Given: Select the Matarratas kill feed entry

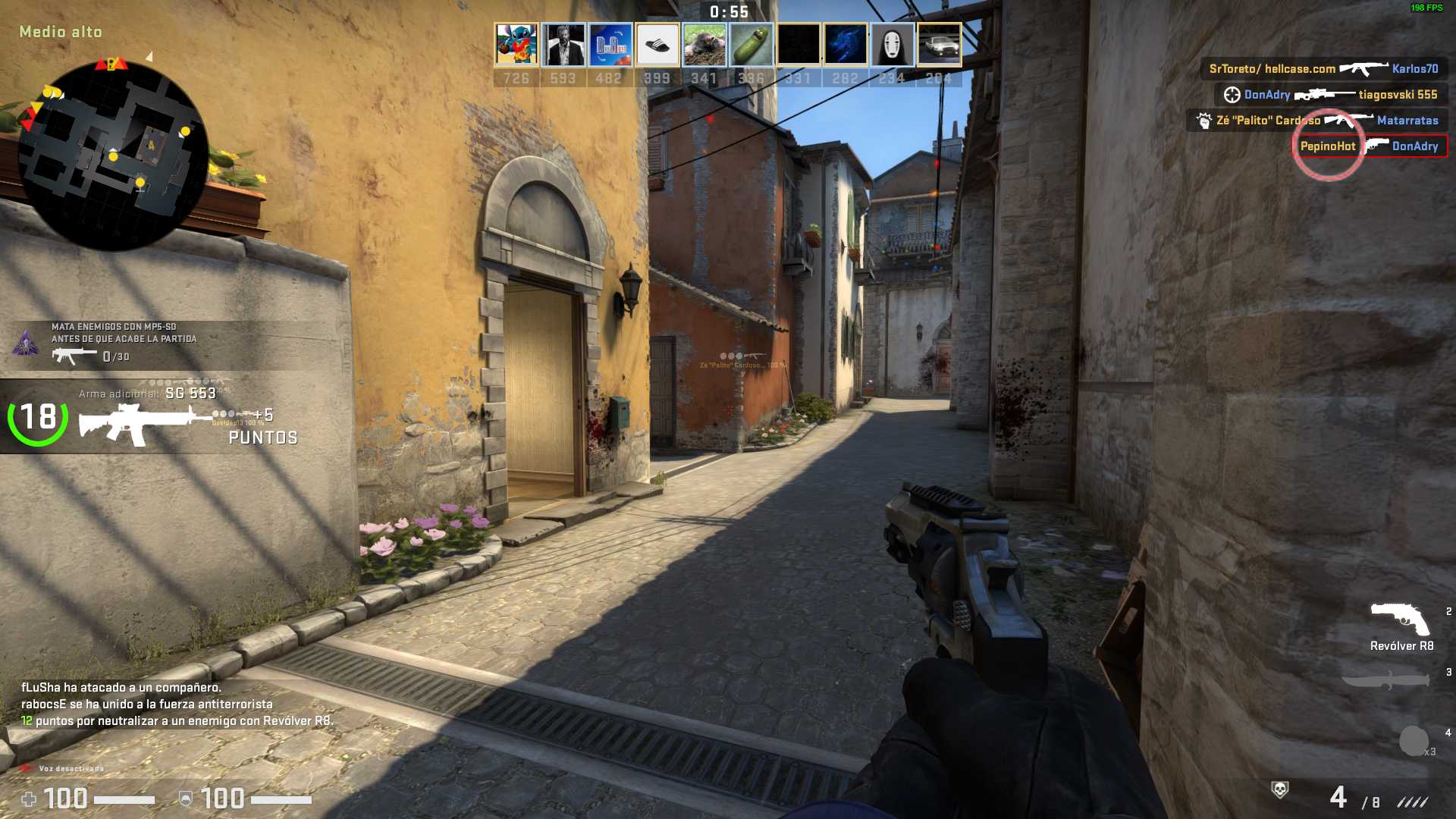Looking at the screenshot, I should point(1318,121).
